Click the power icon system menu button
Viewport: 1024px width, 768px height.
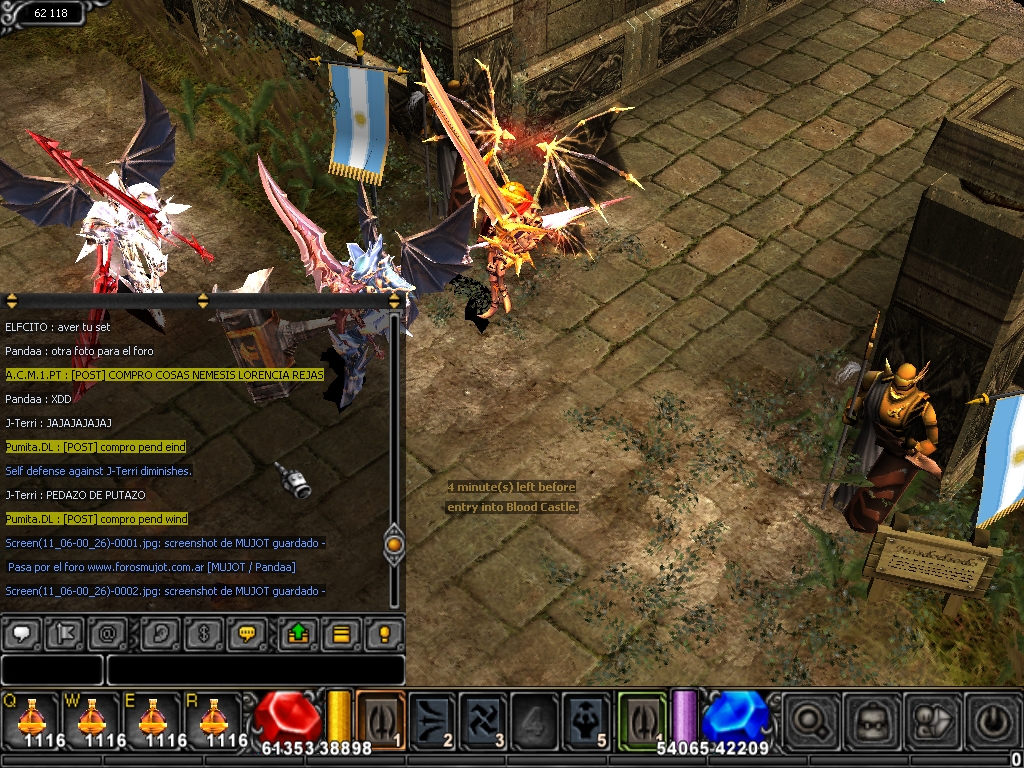992,719
